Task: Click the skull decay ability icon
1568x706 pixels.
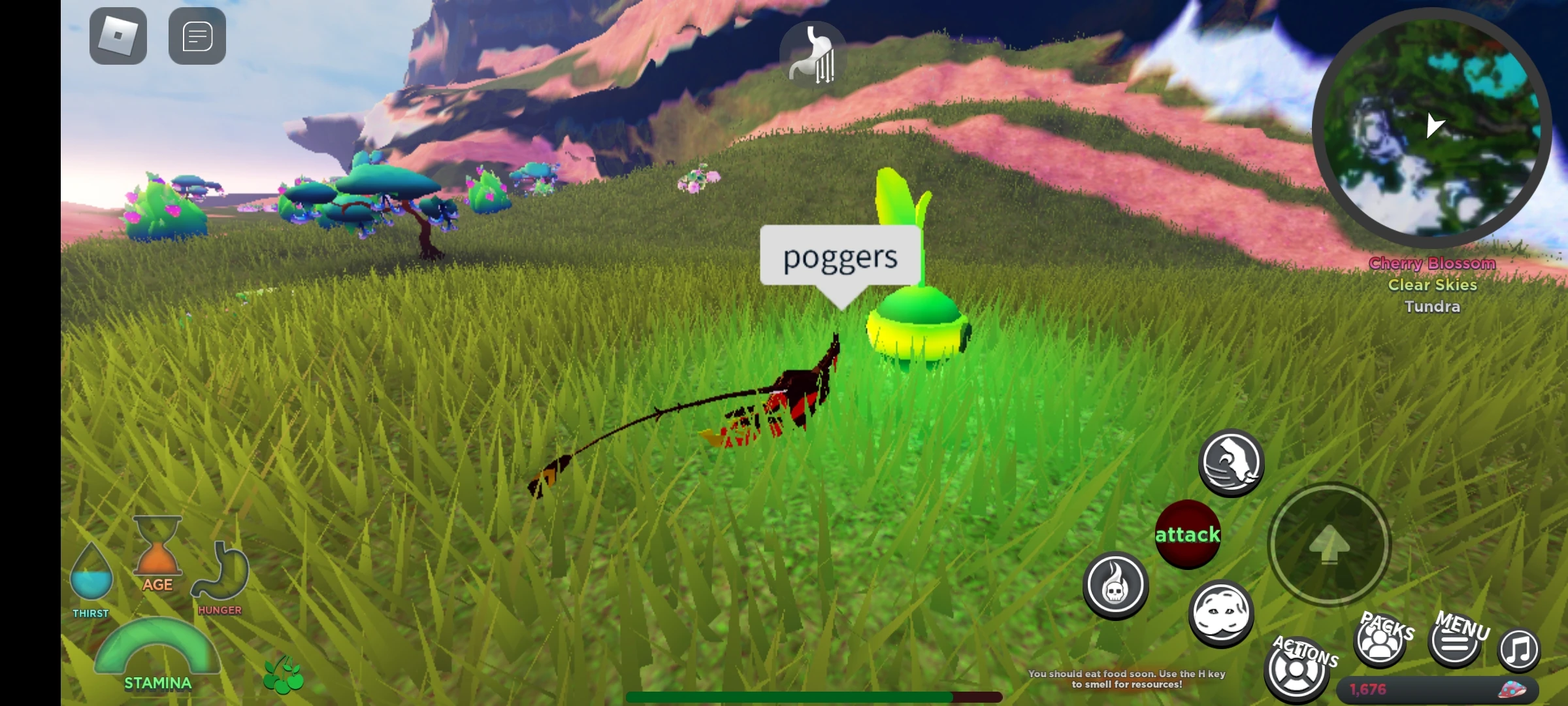Action: (1115, 586)
